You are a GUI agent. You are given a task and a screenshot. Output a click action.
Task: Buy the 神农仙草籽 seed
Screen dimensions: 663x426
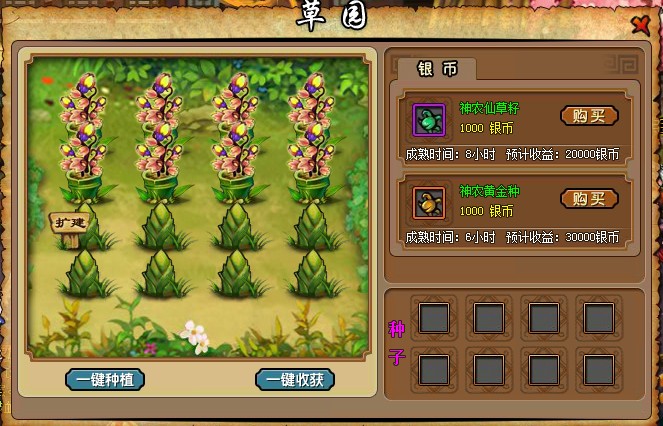589,115
